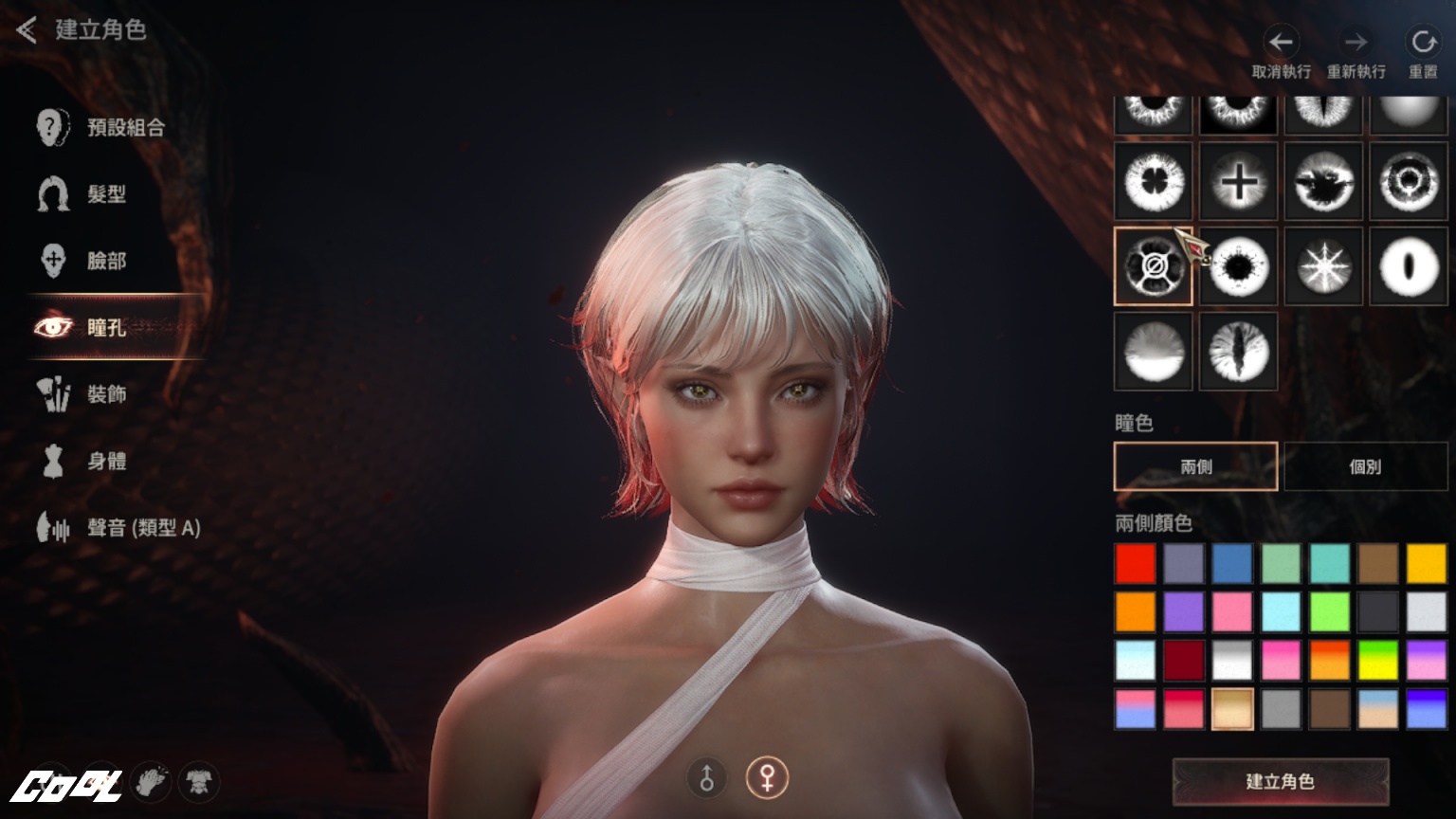Image resolution: width=1456 pixels, height=819 pixels.
Task: Confirm with the 建立角色 create button
Action: 1280,782
